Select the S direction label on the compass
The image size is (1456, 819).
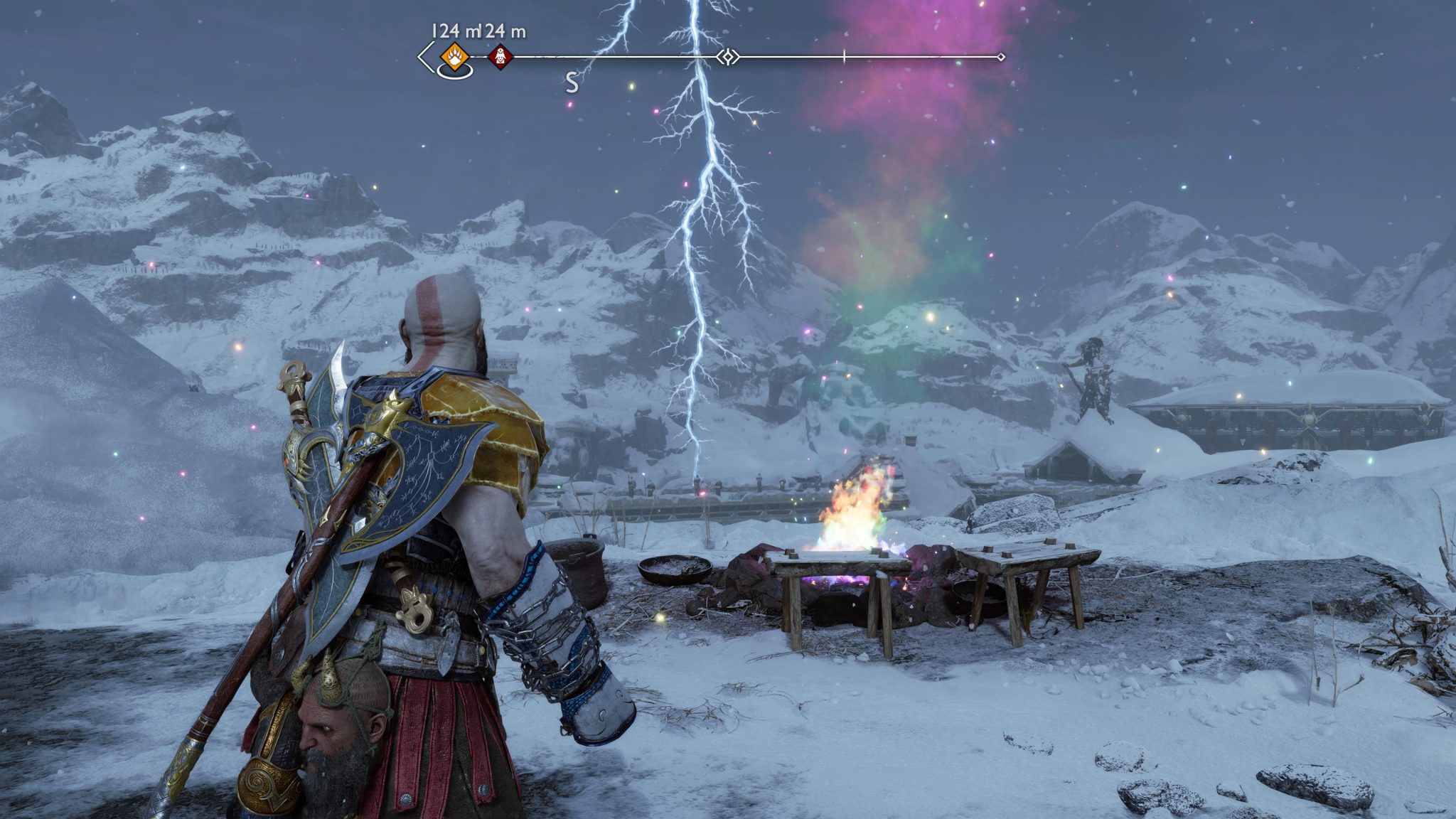[x=572, y=82]
